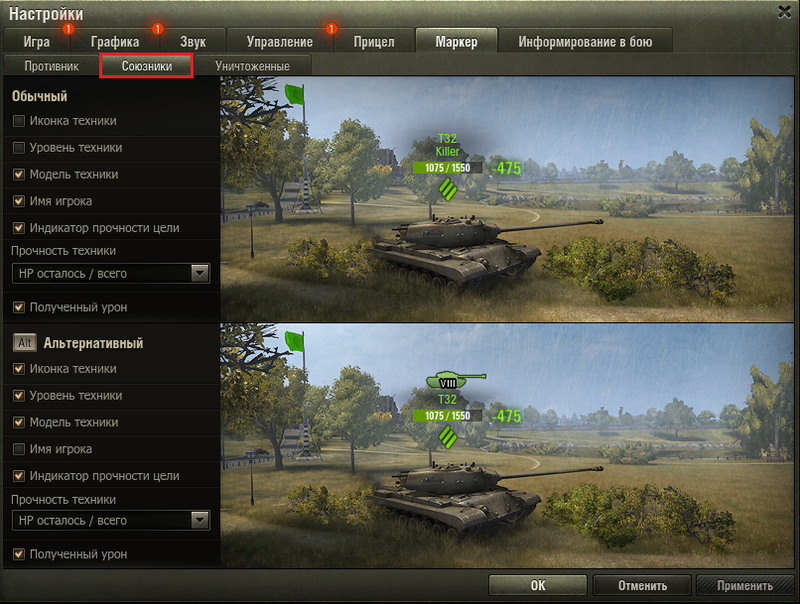
Task: Uncheck Имя игрока in the Обычный section
Action: 19,201
